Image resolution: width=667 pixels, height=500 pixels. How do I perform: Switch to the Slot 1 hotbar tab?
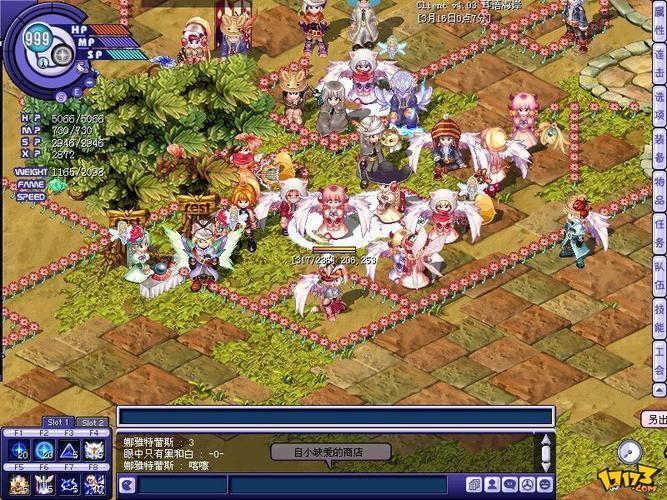tap(57, 423)
